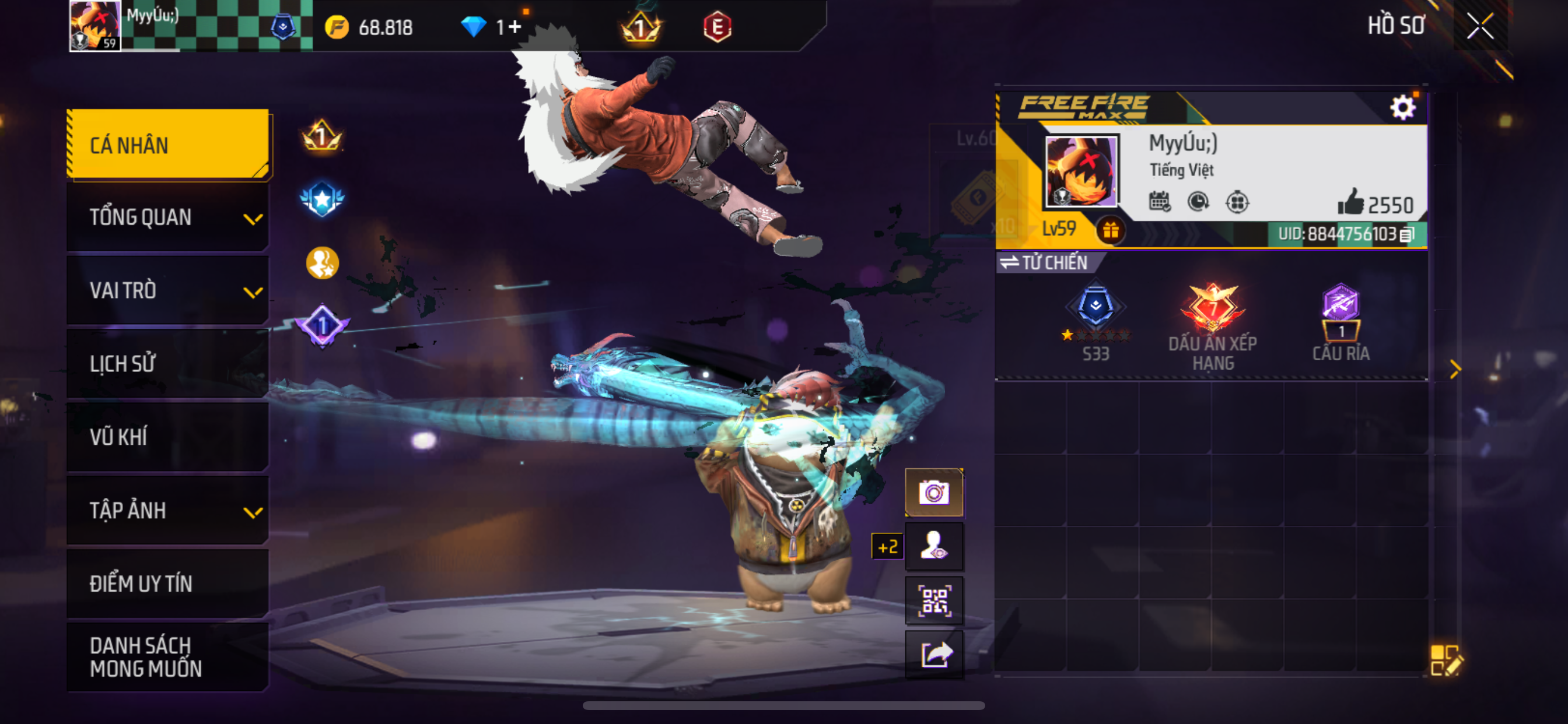Like the profile with thumbs up

point(1350,203)
